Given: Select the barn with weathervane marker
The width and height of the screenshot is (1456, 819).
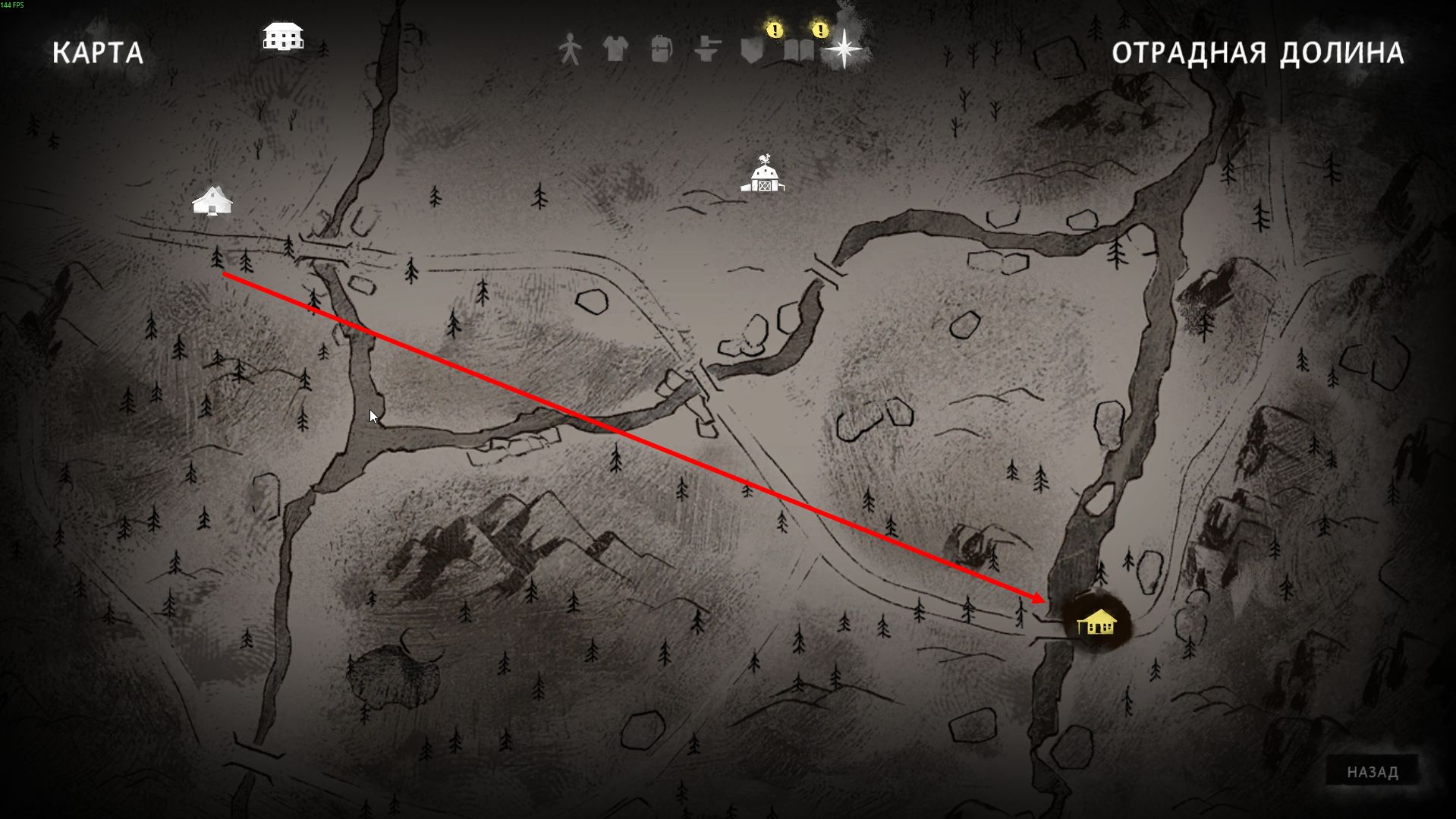Looking at the screenshot, I should 763,175.
